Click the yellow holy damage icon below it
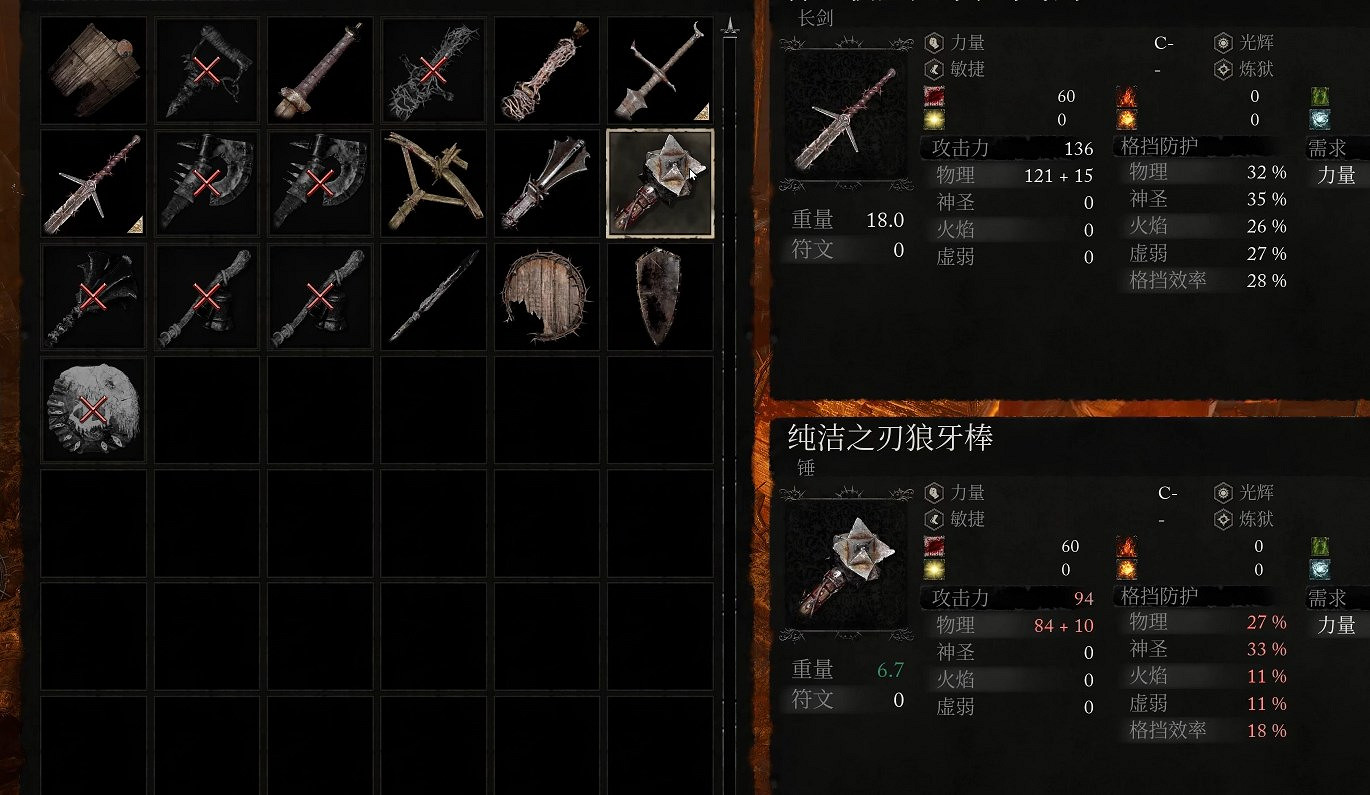Screen dimensions: 1370x795 coord(933,120)
